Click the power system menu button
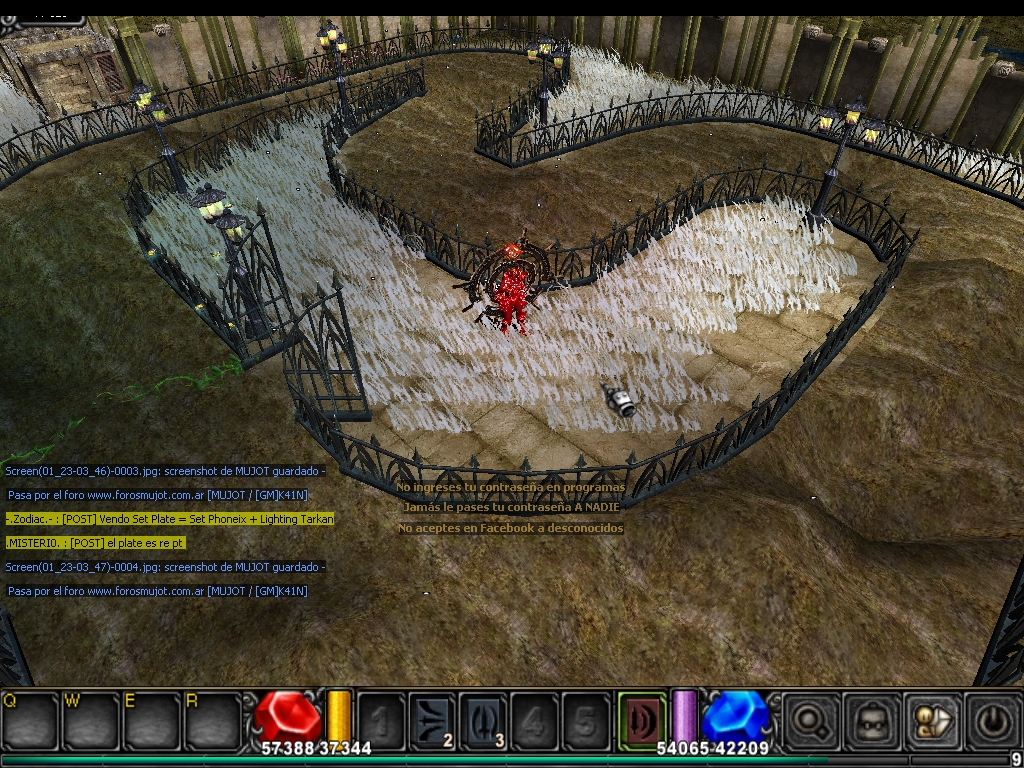The height and width of the screenshot is (768, 1024). pos(992,720)
